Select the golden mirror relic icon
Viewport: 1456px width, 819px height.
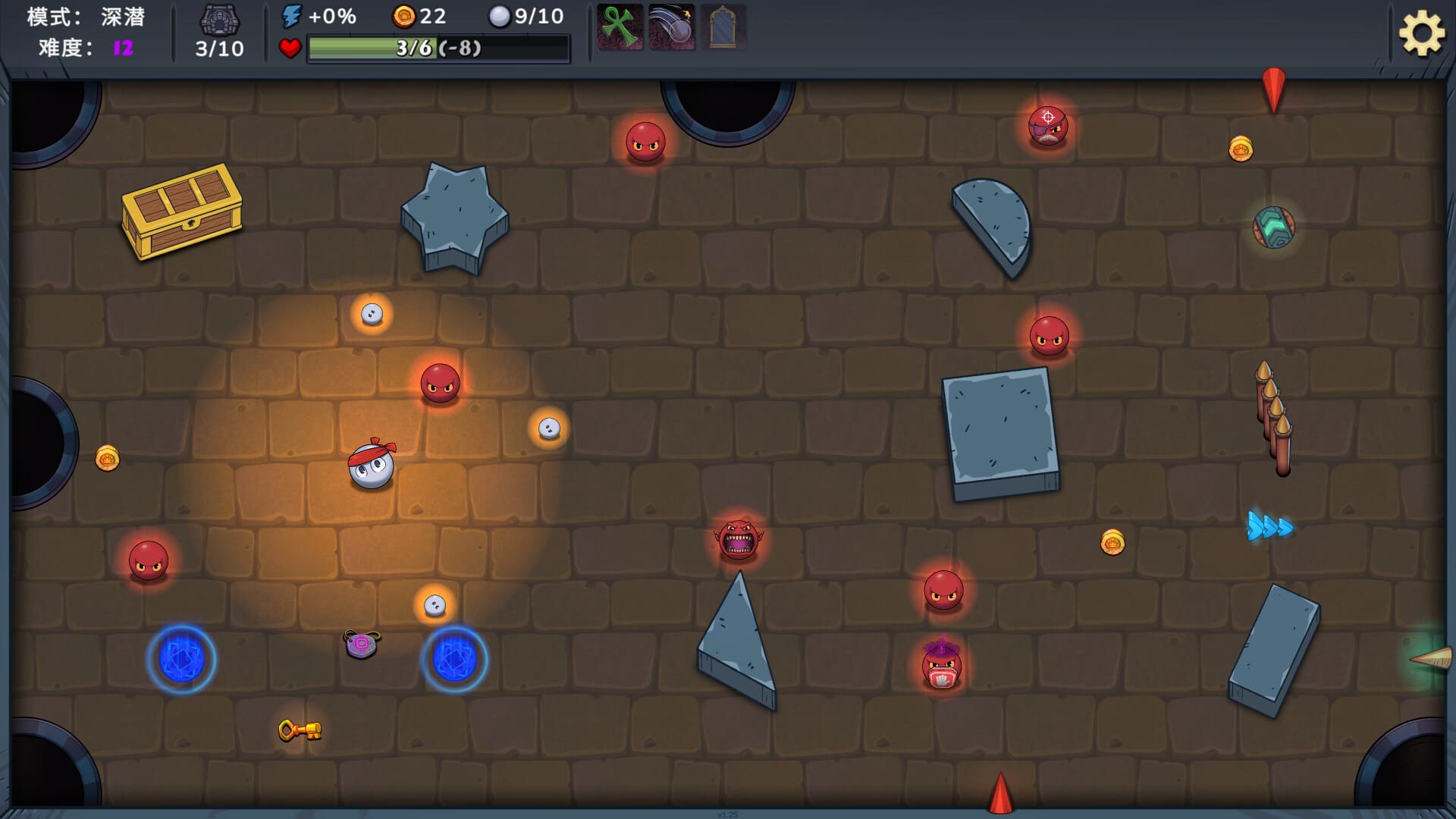point(723,27)
